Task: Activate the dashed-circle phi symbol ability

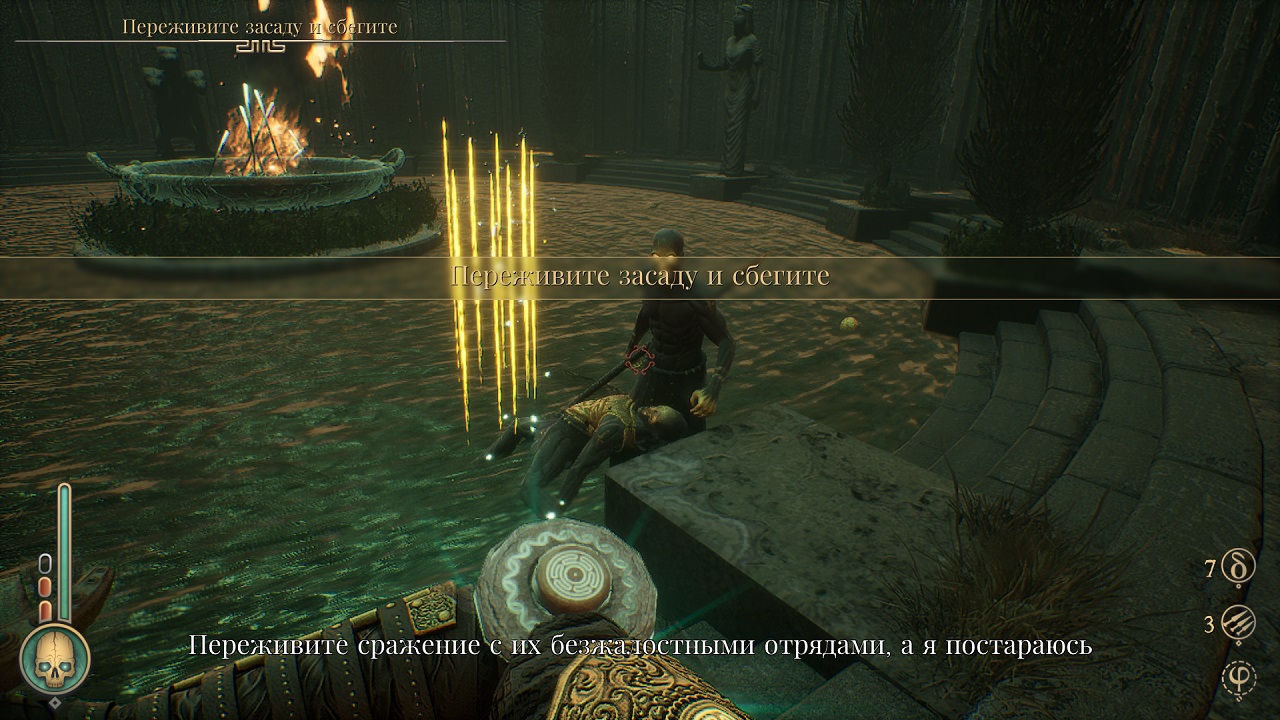Action: 1239,680
